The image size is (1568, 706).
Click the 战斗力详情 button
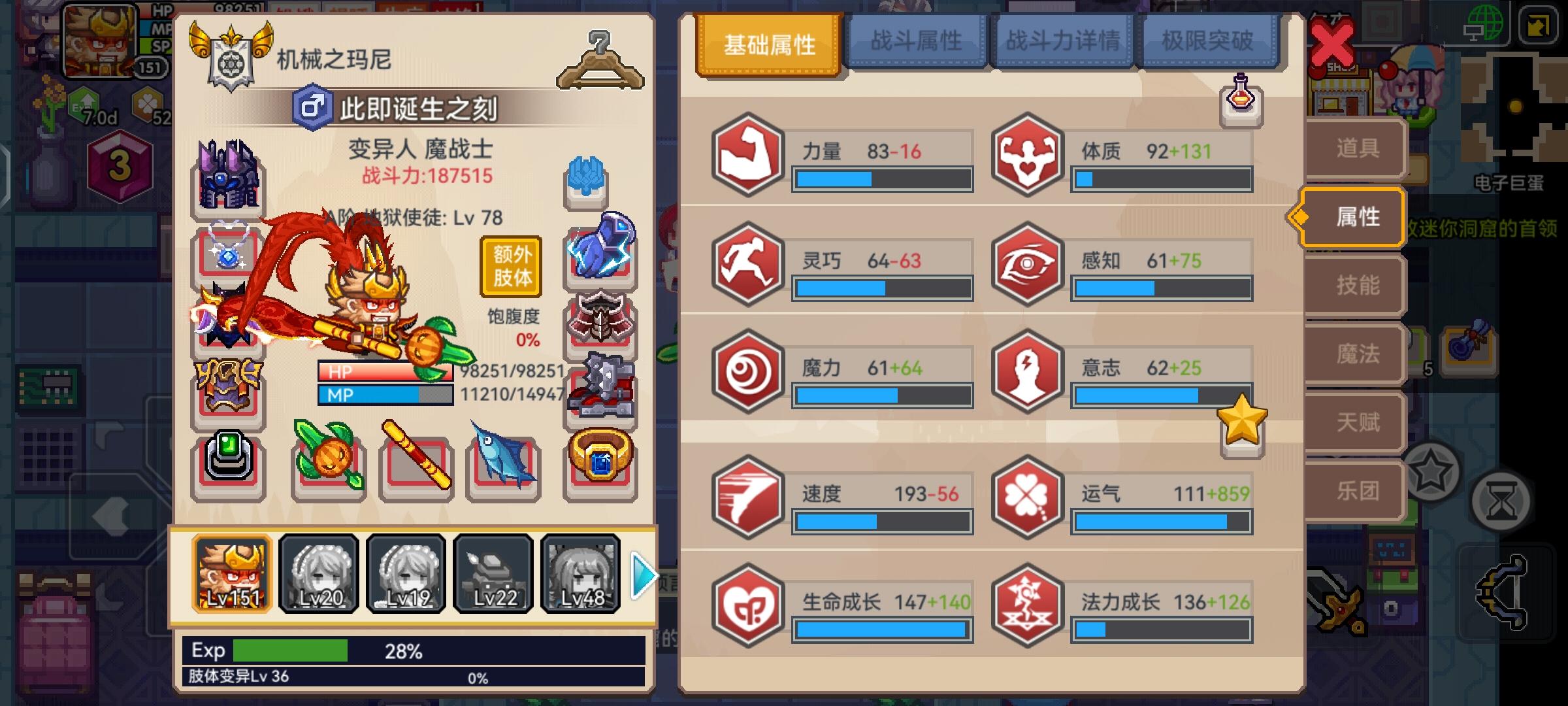(x=1062, y=41)
